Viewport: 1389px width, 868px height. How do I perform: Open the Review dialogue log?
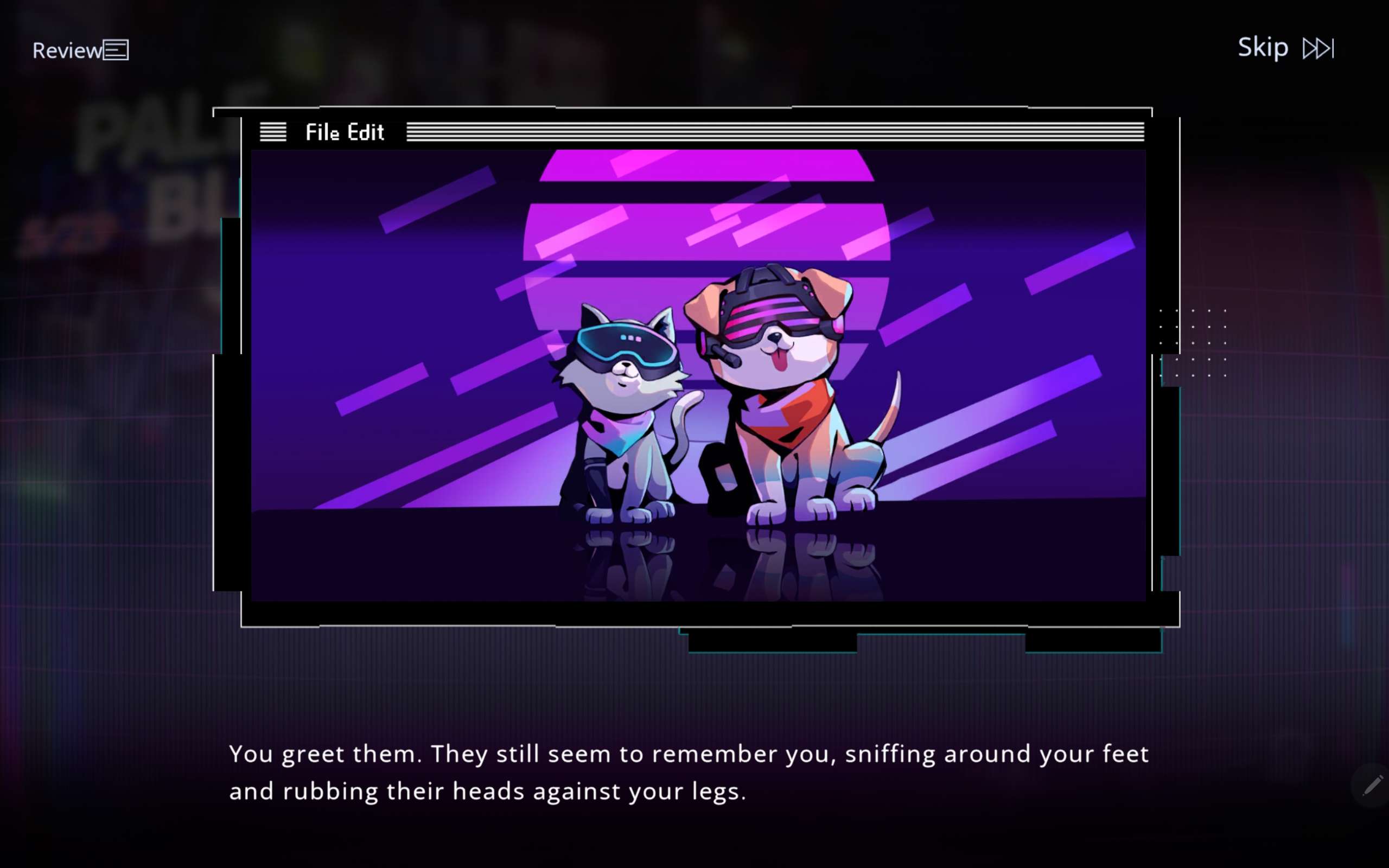tap(80, 50)
